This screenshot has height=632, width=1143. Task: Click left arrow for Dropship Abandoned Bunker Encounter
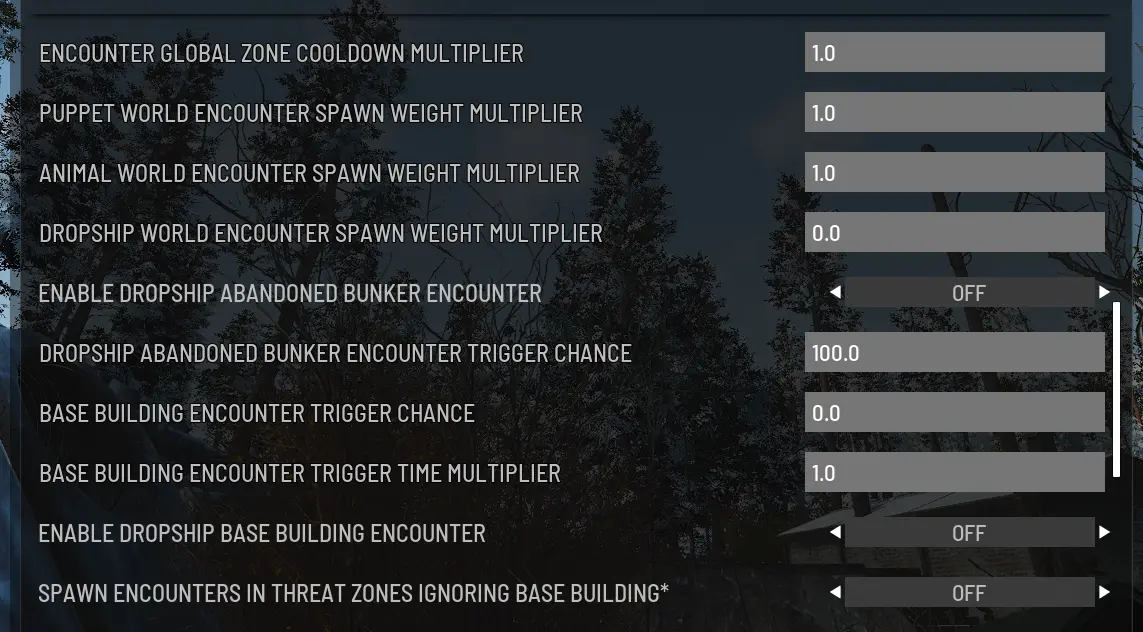835,293
